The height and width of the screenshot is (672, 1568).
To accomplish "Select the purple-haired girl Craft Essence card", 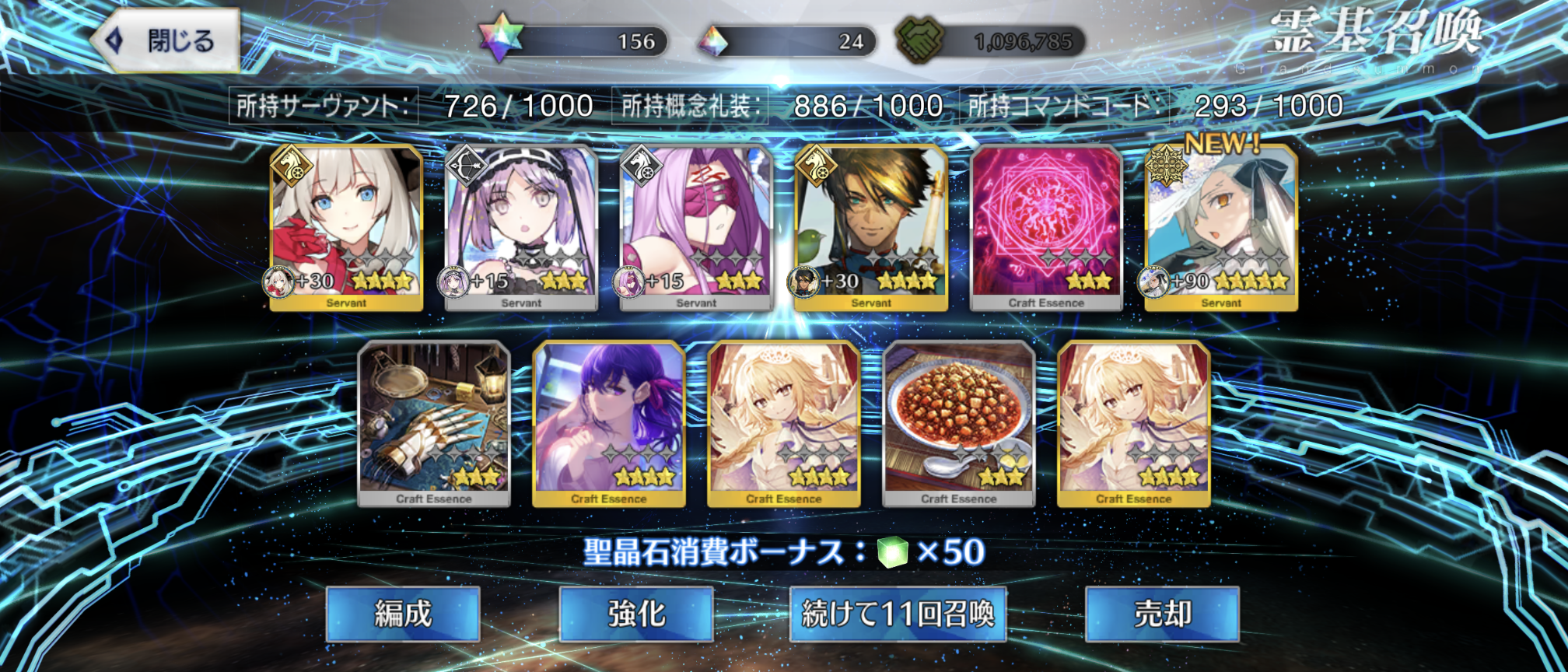I will 609,424.
